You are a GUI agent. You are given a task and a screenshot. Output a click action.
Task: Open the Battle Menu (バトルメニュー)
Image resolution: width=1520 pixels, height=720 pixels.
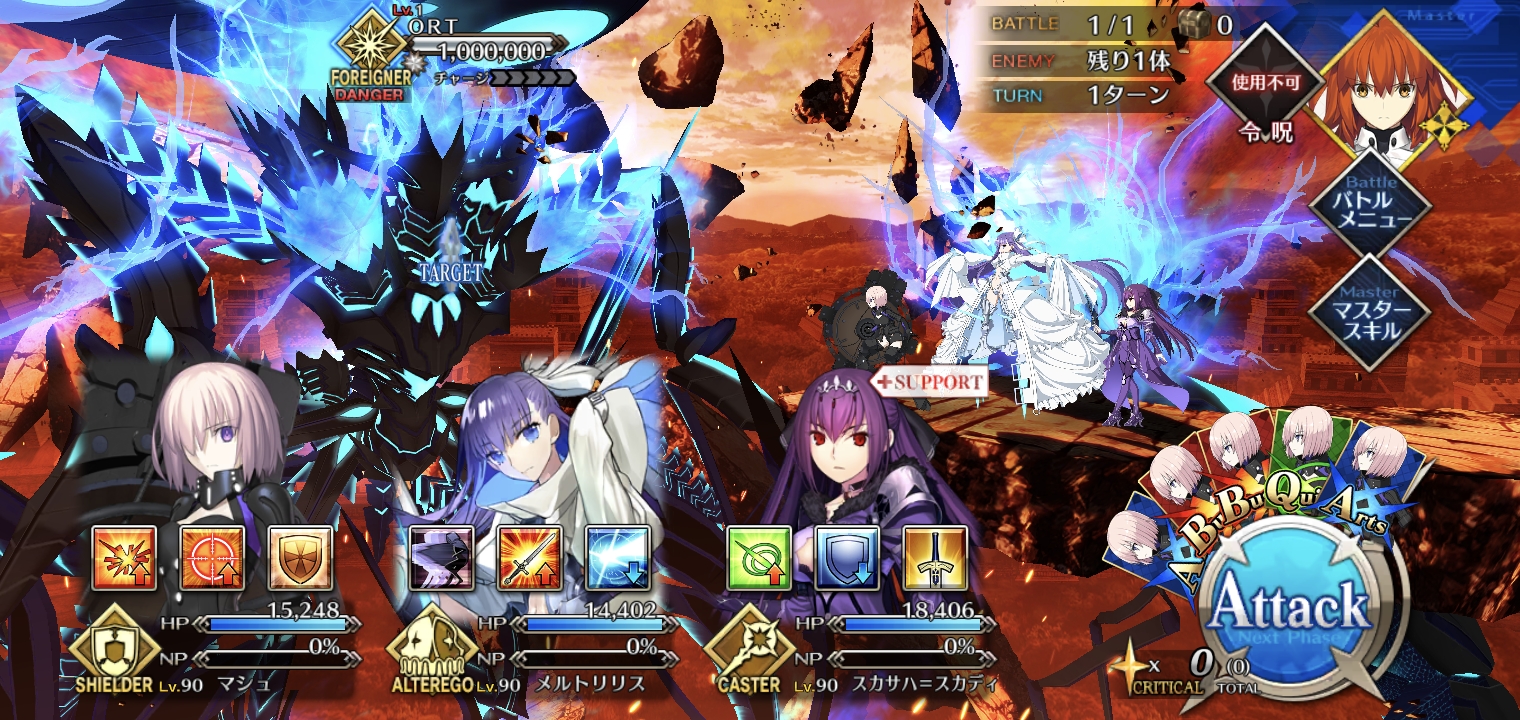[1369, 206]
